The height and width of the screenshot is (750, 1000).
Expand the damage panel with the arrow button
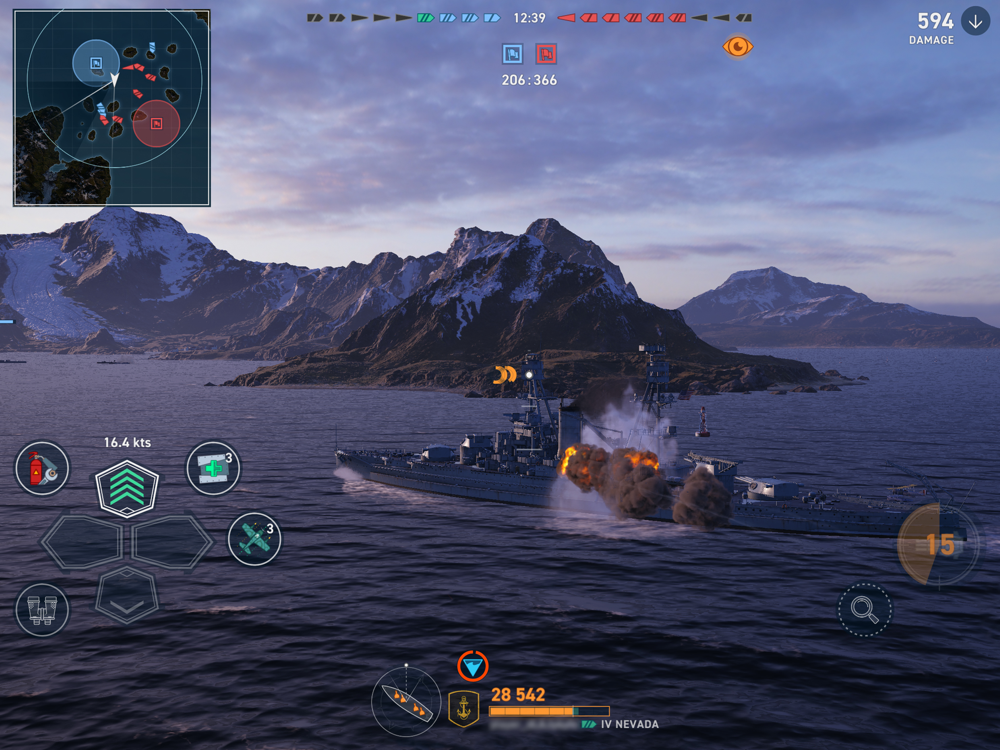(x=975, y=21)
